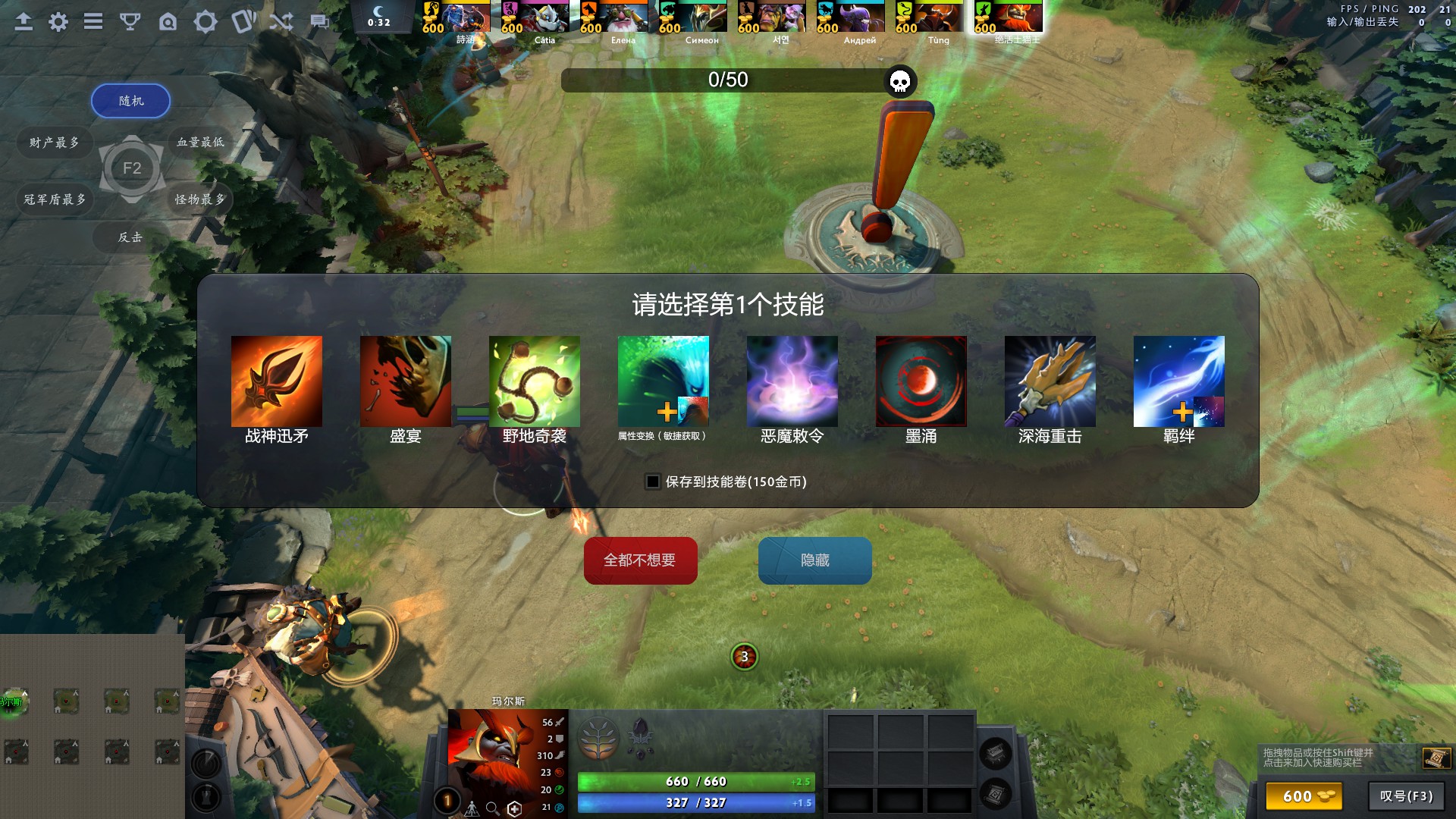Viewport: 1456px width, 819px height.
Task: Choose the 属性变换（敏捷获取）ability
Action: tap(663, 381)
